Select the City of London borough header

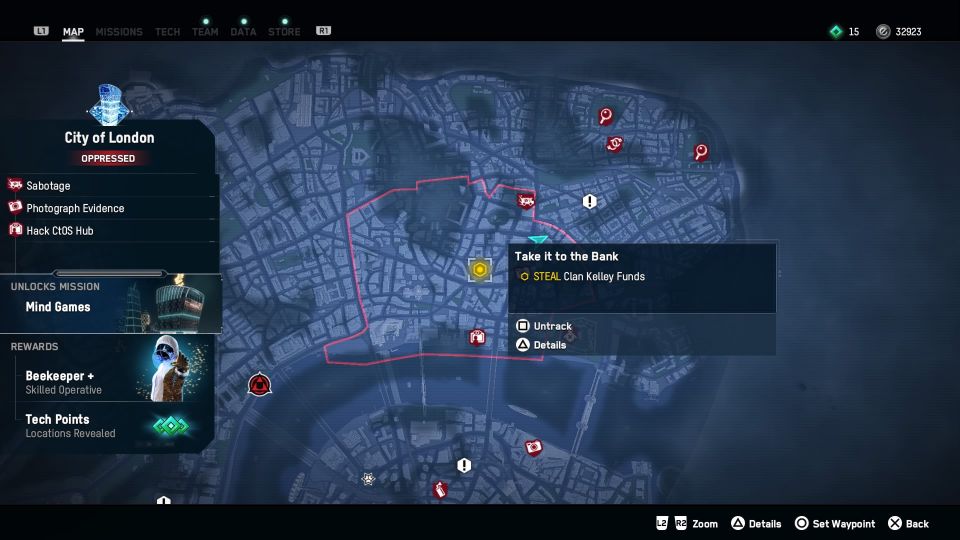coord(109,138)
